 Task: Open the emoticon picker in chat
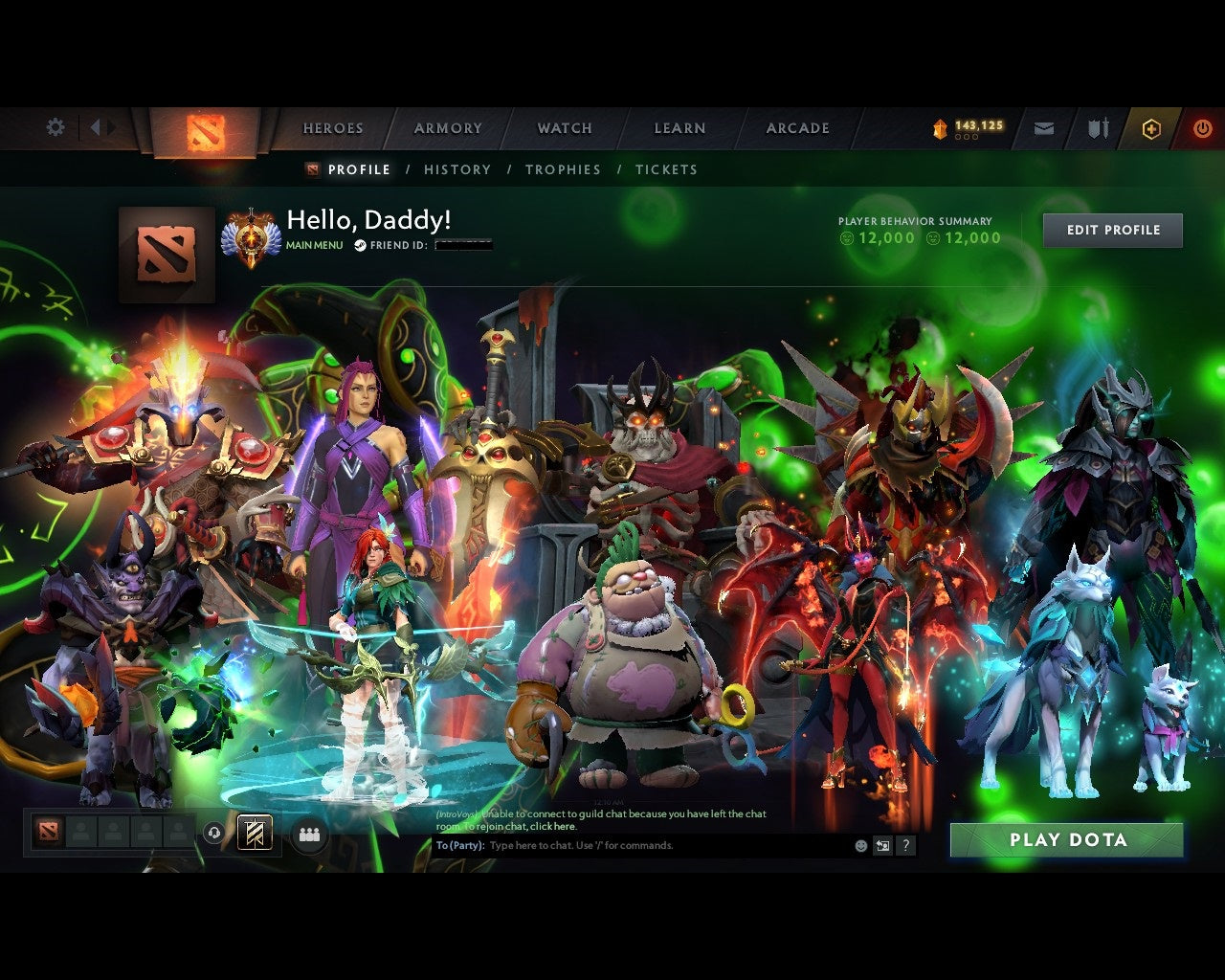point(859,845)
